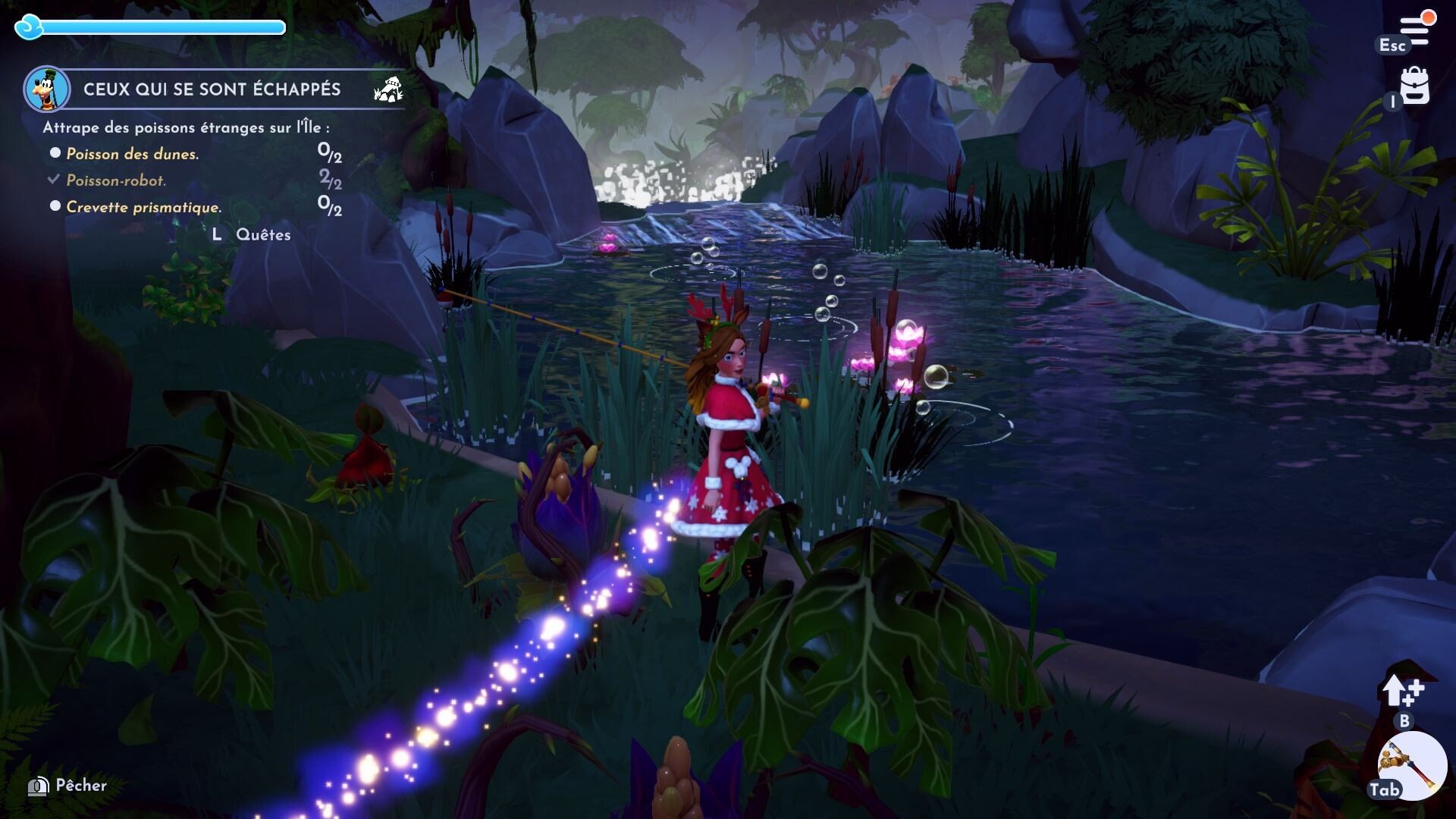
Task: Click Goofy's quest portrait icon
Action: tap(47, 89)
